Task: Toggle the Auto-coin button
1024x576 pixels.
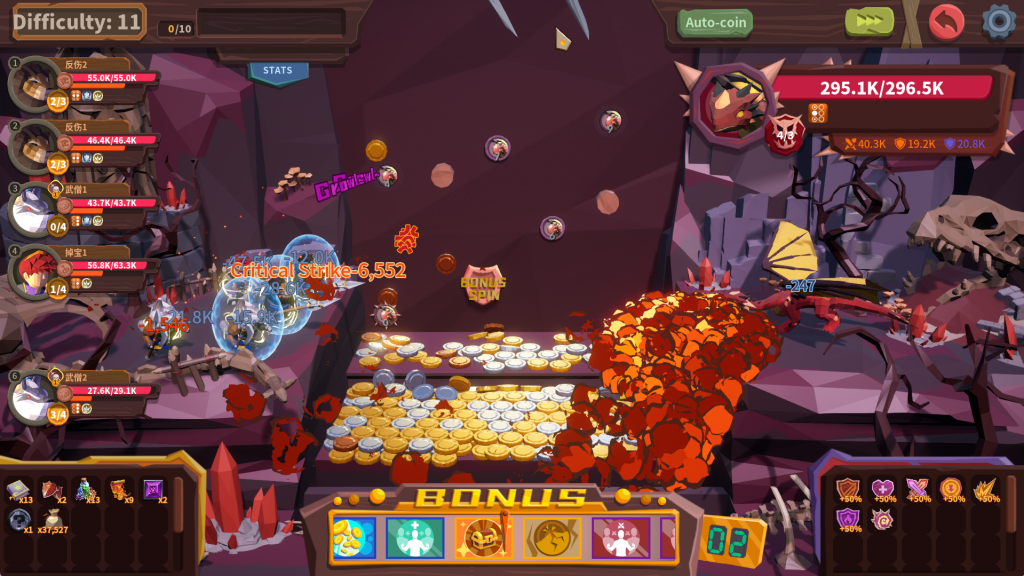Action: [x=714, y=22]
